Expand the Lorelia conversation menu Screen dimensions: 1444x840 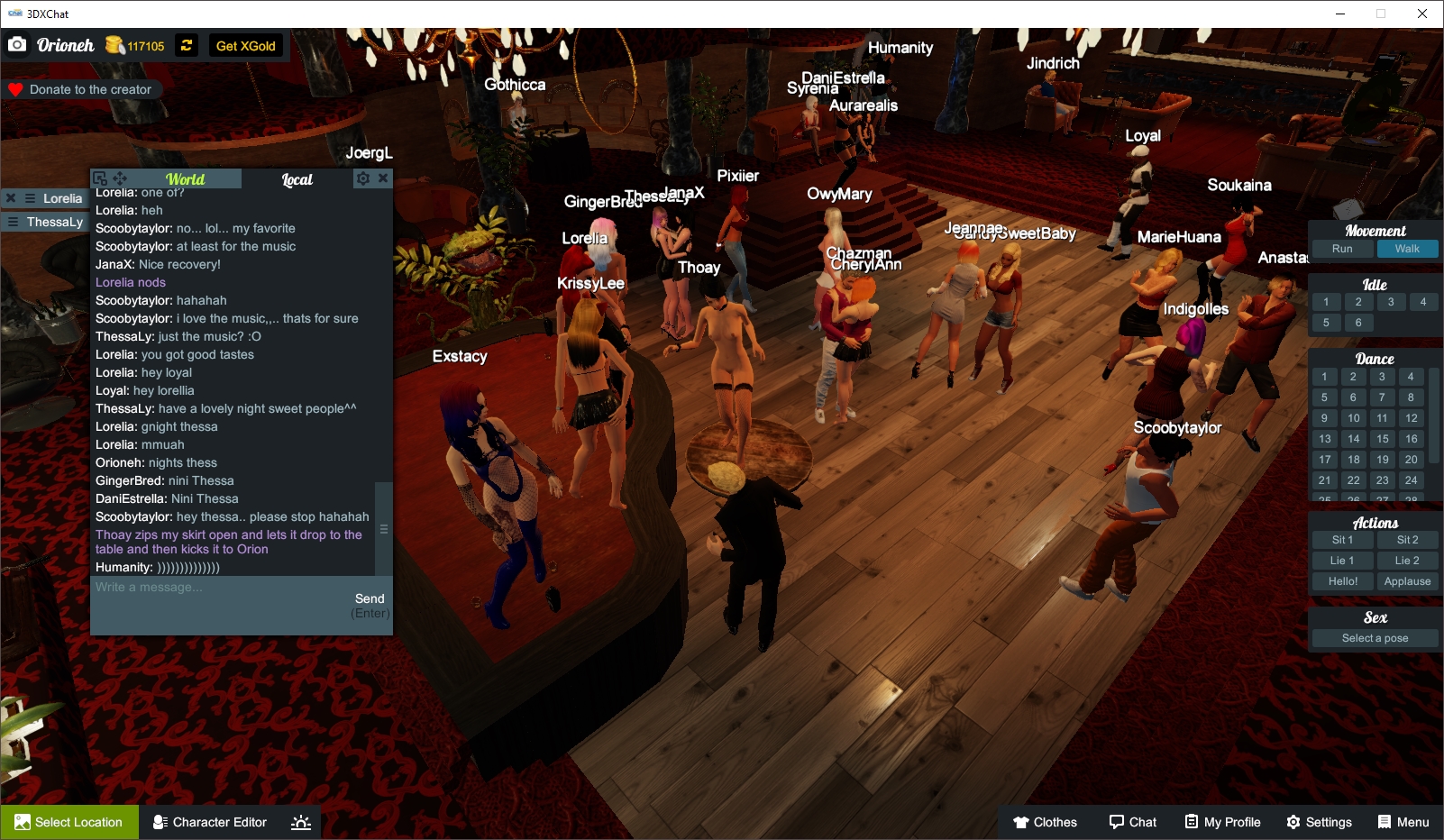(31, 198)
